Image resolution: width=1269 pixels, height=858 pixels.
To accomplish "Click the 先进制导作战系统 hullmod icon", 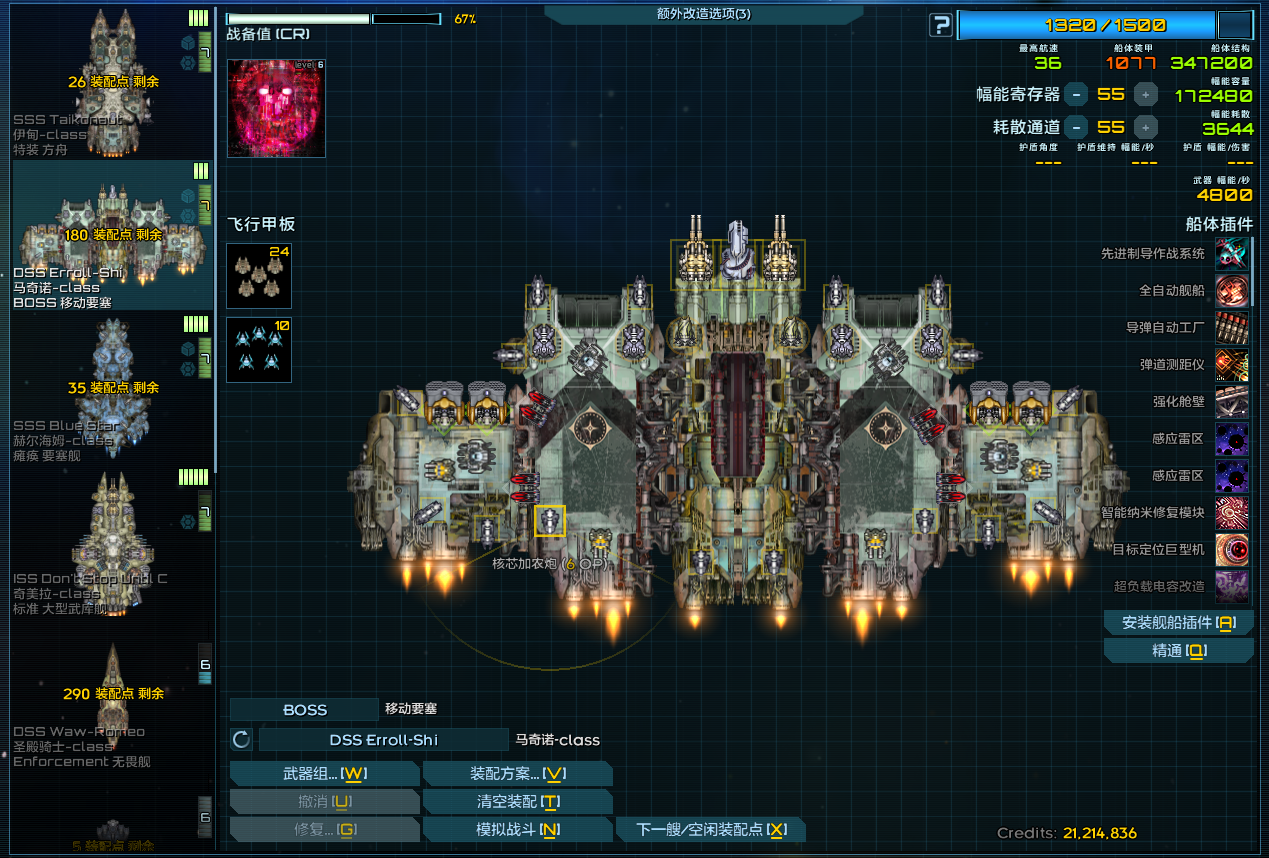I will tap(1231, 254).
